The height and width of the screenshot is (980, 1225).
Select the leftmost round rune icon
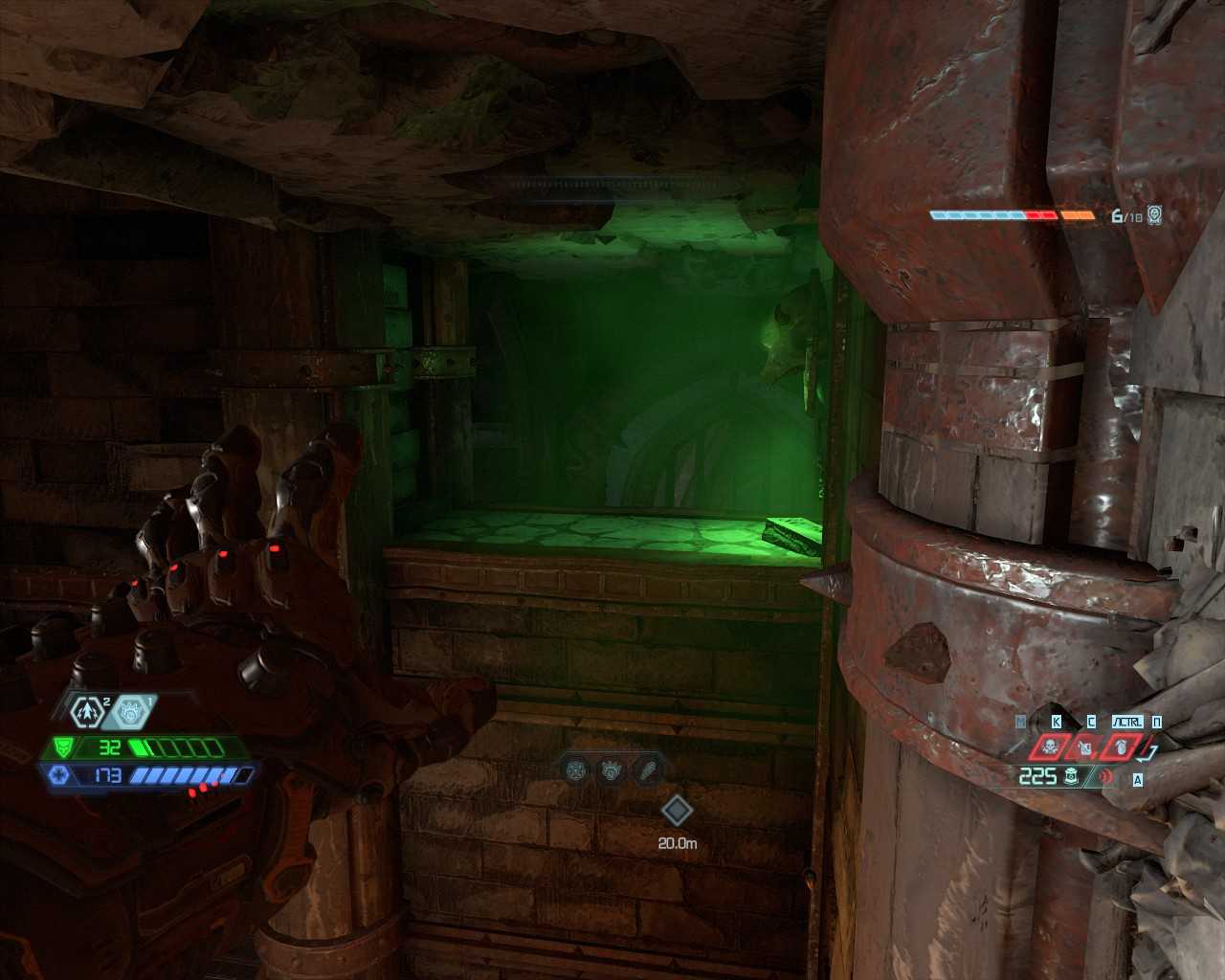pyautogui.click(x=575, y=768)
